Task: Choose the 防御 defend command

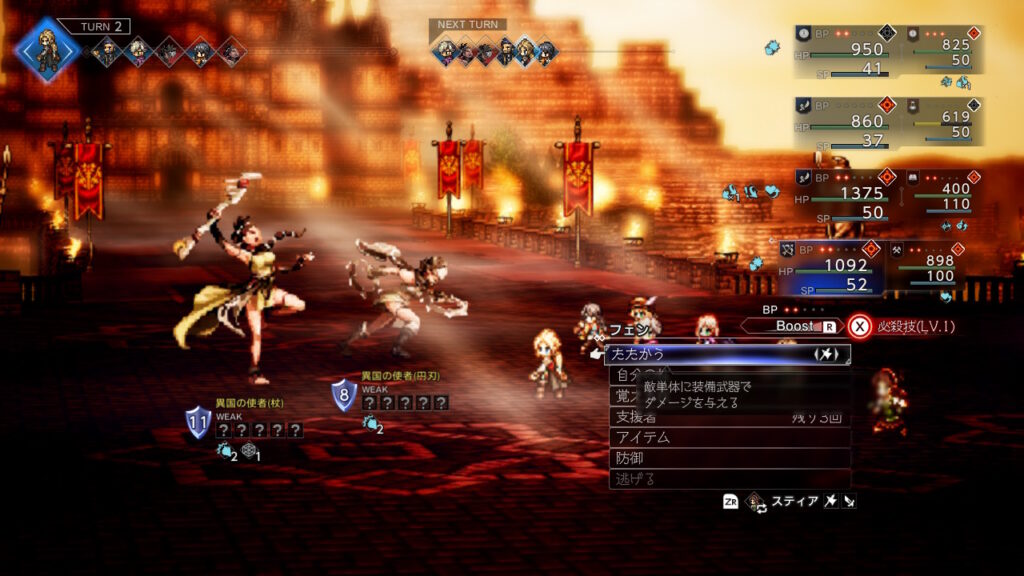Action: tap(729, 458)
